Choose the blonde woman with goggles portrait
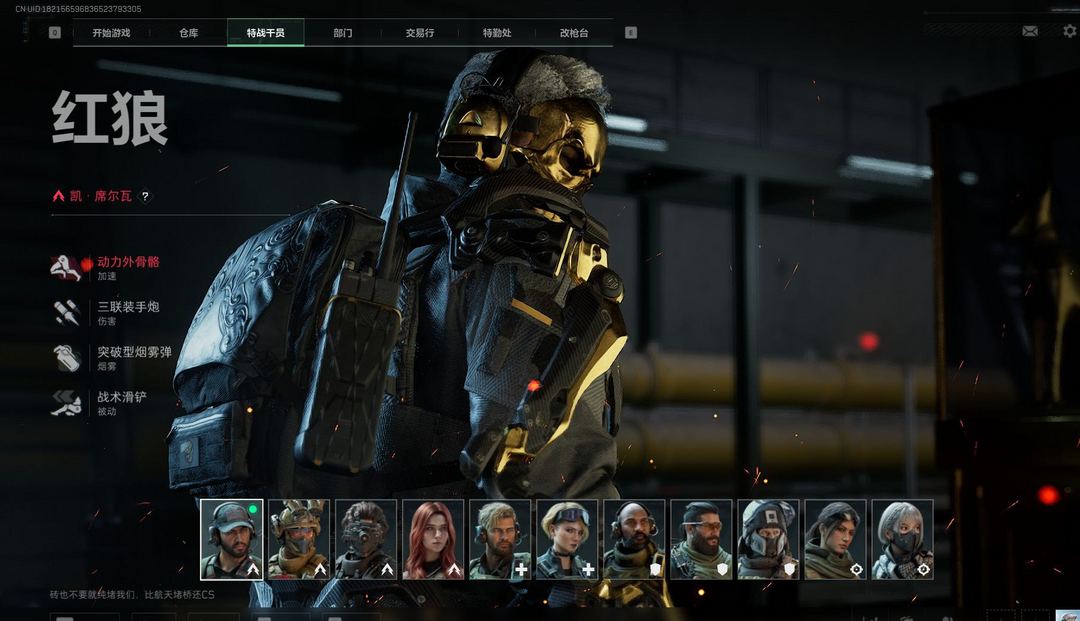This screenshot has width=1080, height=621. coord(567,539)
